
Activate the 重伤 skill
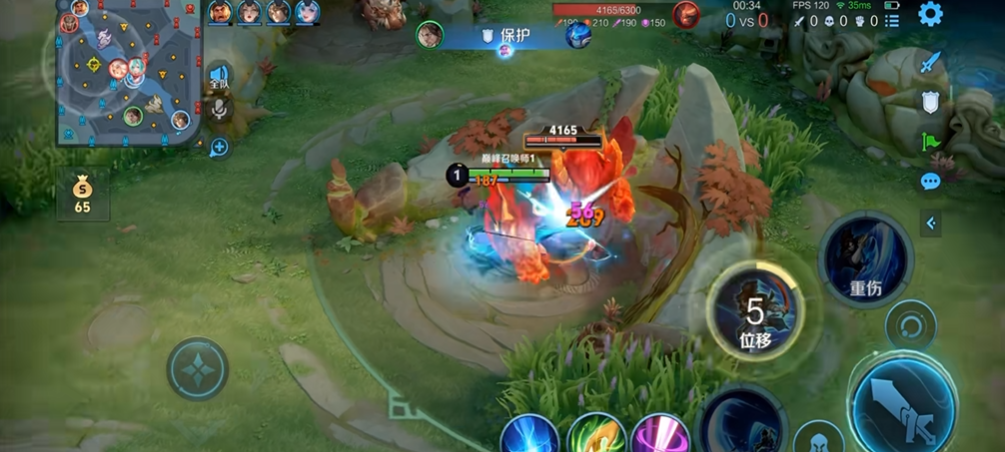pyautogui.click(x=864, y=258)
